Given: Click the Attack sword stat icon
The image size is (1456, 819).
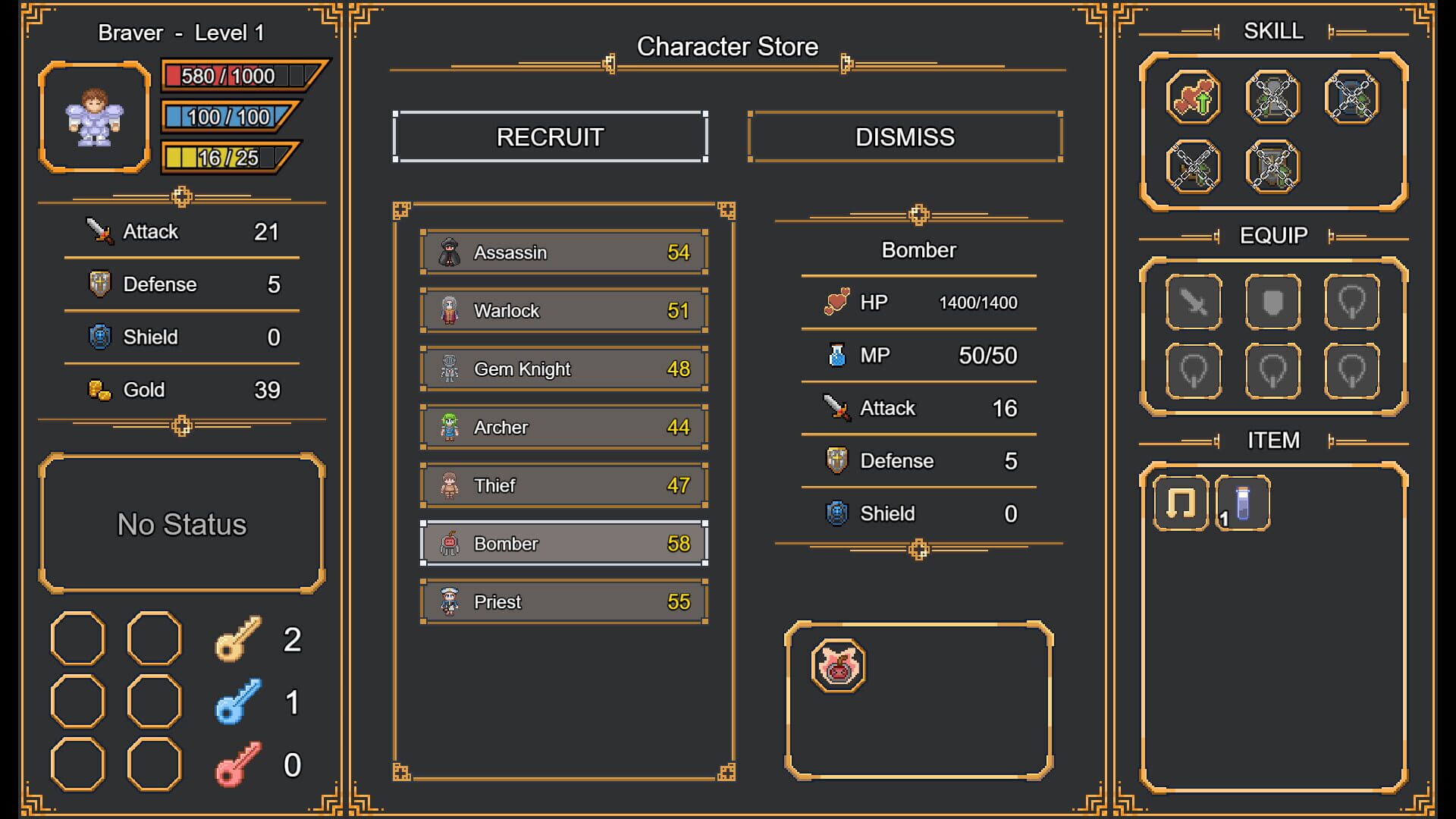Looking at the screenshot, I should click(x=99, y=231).
